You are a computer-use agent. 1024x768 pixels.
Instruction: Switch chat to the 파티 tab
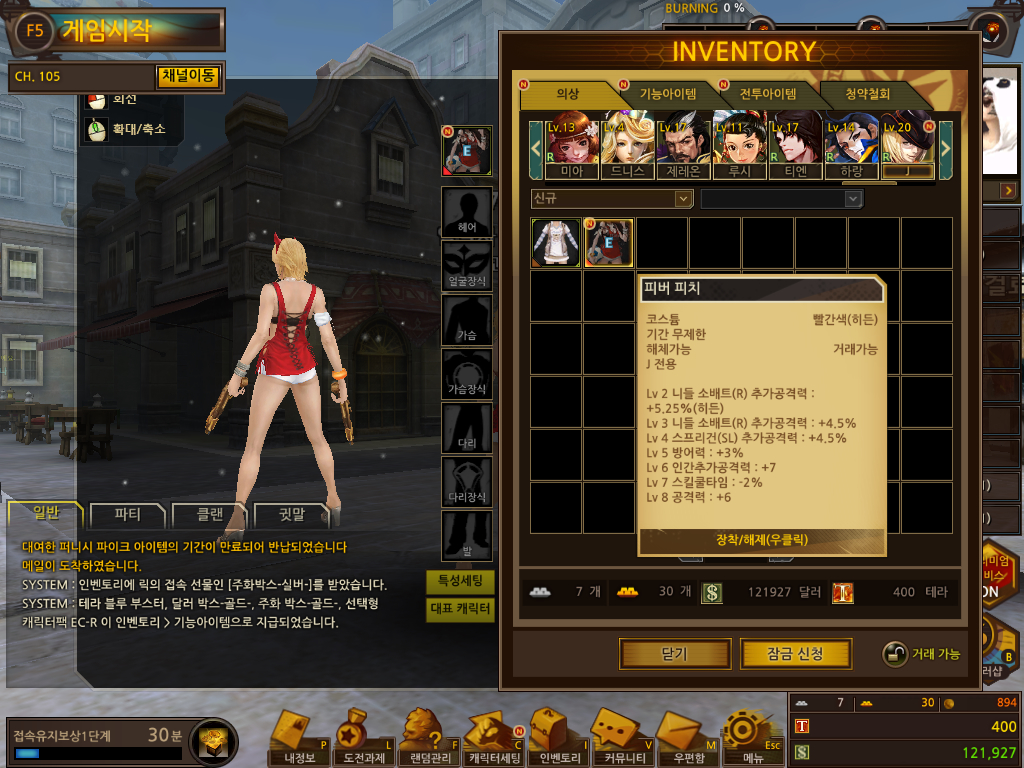[x=128, y=516]
